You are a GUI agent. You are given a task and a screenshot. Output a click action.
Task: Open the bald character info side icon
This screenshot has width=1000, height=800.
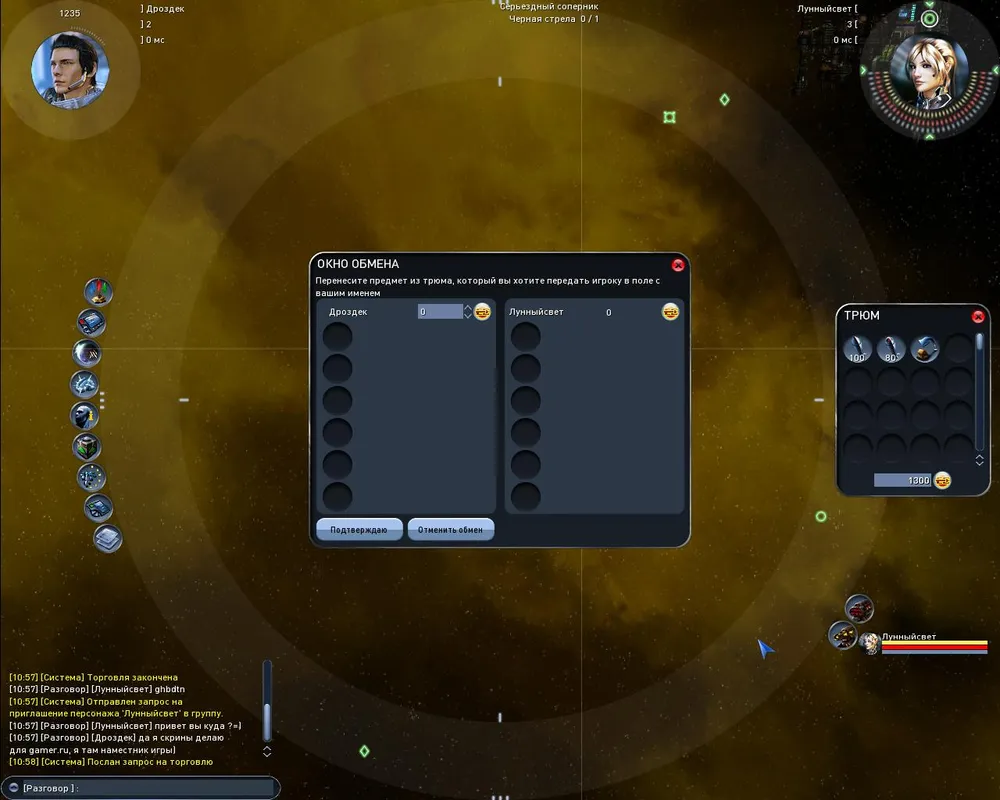click(85, 415)
